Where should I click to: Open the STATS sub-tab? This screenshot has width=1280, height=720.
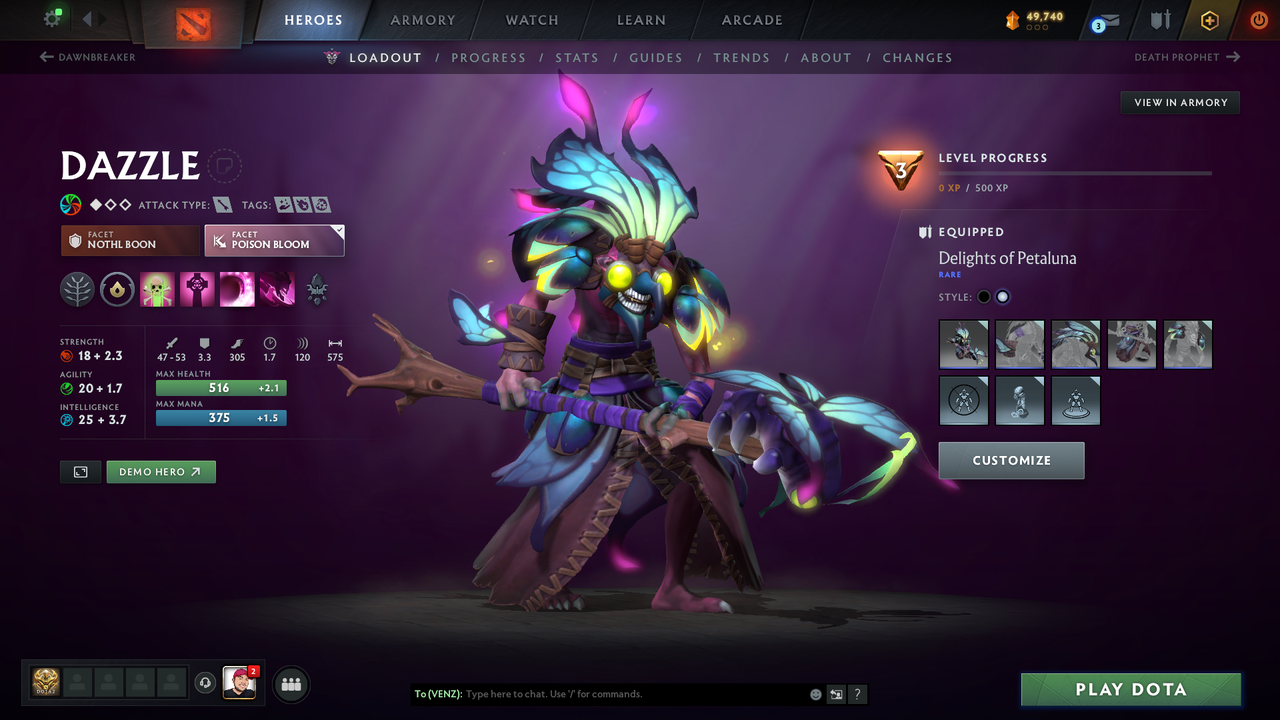click(577, 57)
